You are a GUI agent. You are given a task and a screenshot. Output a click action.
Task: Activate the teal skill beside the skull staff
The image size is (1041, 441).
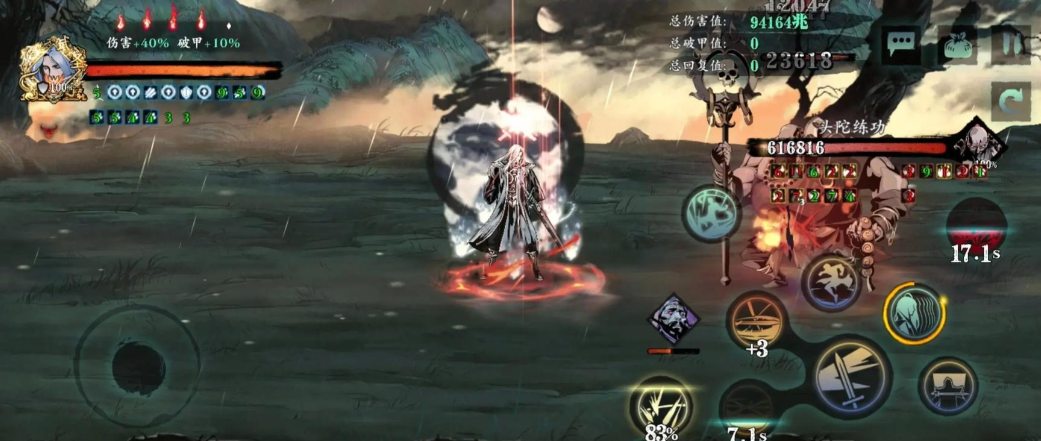(x=712, y=212)
